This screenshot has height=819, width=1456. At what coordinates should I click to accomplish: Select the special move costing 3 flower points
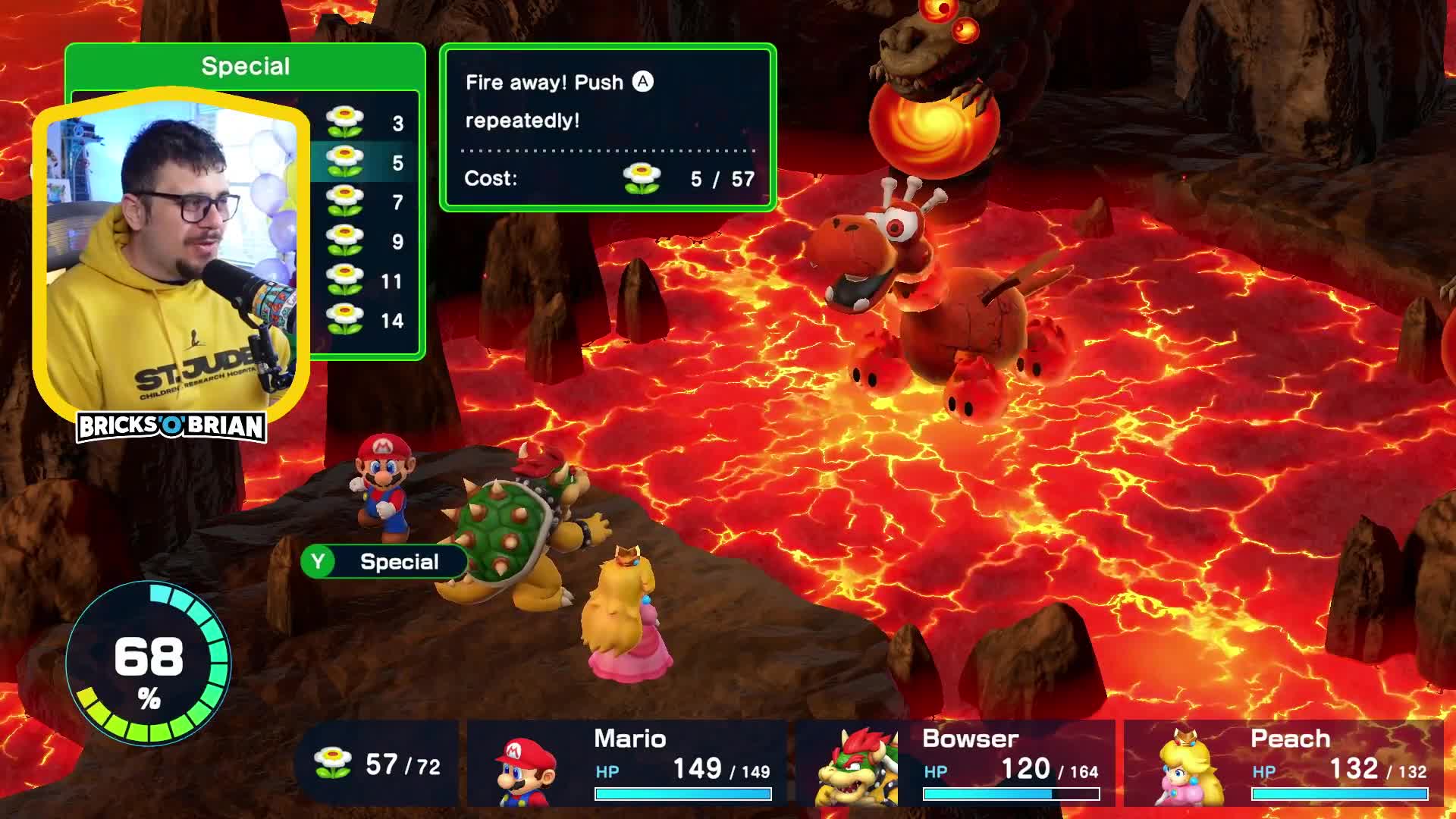tap(364, 123)
